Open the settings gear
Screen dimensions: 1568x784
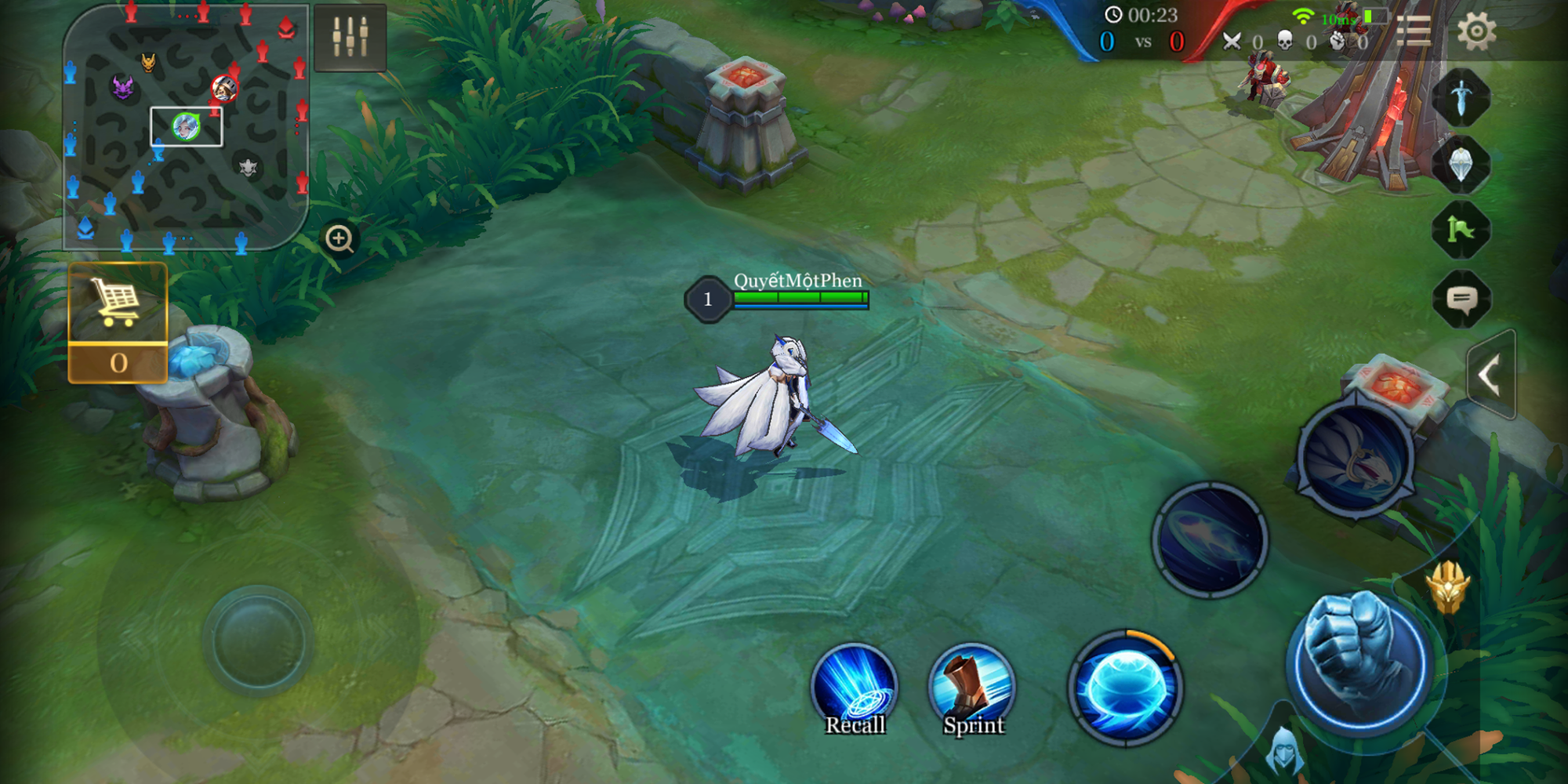pyautogui.click(x=1476, y=32)
